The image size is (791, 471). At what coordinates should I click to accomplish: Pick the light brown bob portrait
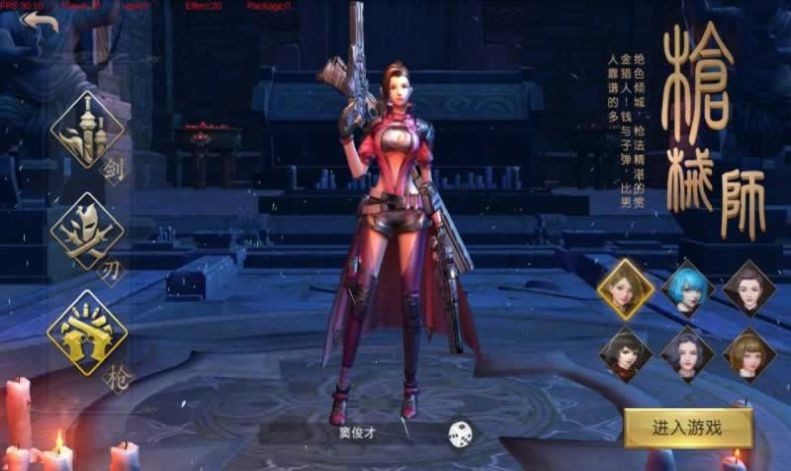(x=749, y=354)
